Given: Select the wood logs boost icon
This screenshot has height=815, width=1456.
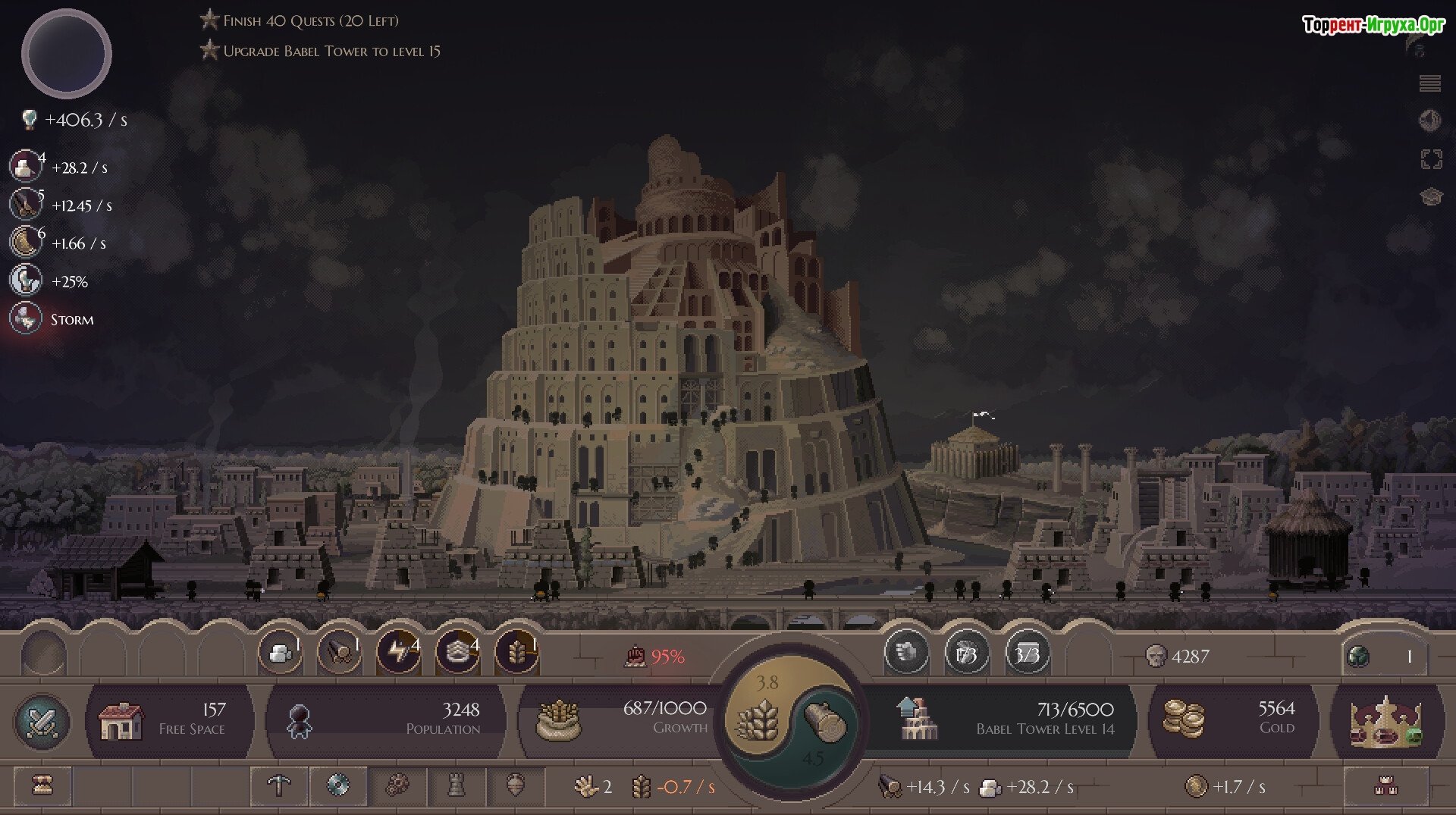Looking at the screenshot, I should click(x=339, y=653).
